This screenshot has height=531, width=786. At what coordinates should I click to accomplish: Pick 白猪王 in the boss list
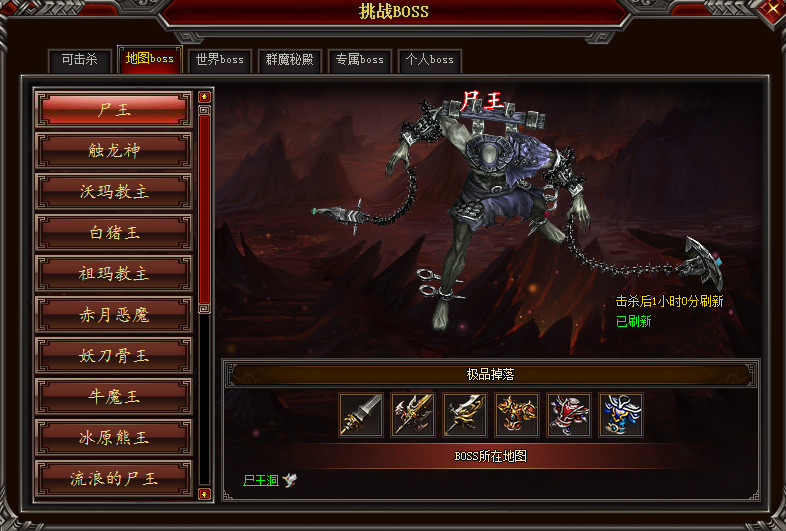click(x=113, y=233)
